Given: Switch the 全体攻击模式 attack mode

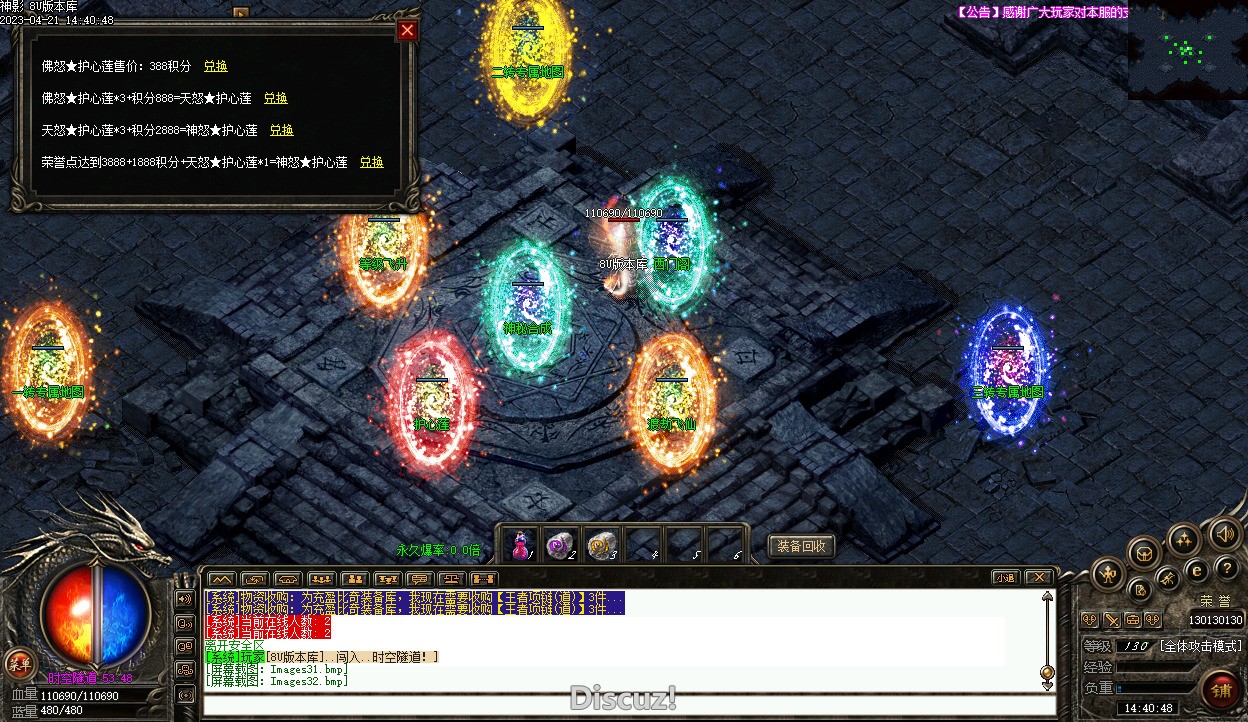Looking at the screenshot, I should point(1201,646).
